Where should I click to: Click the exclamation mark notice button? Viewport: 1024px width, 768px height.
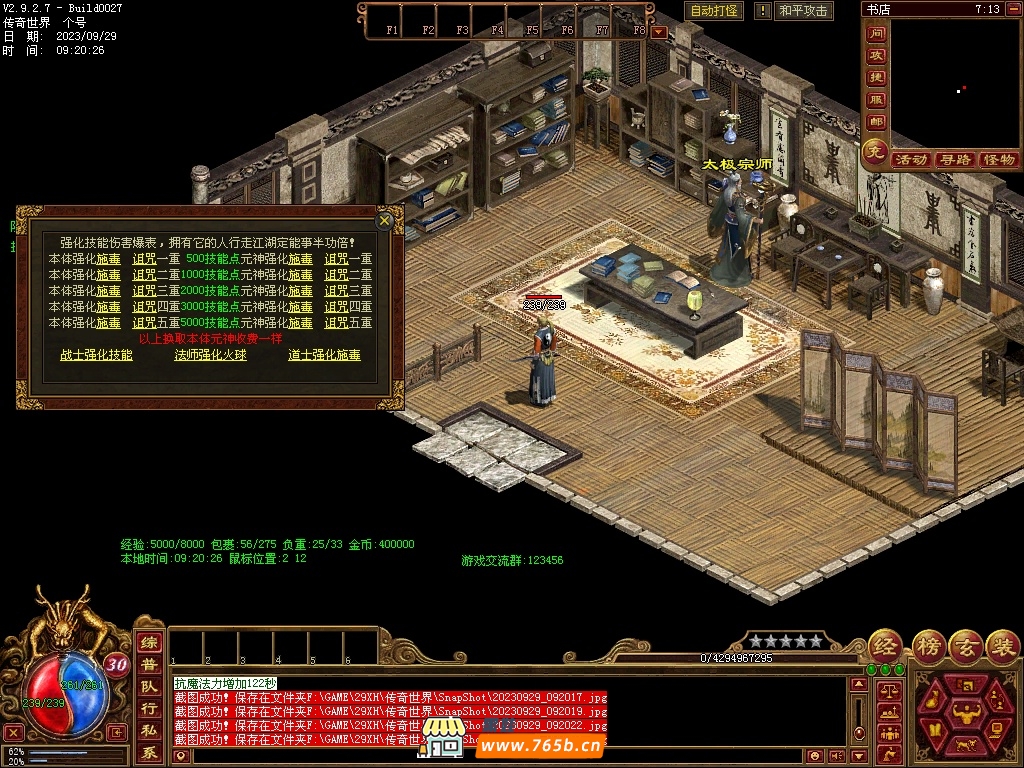pyautogui.click(x=763, y=11)
